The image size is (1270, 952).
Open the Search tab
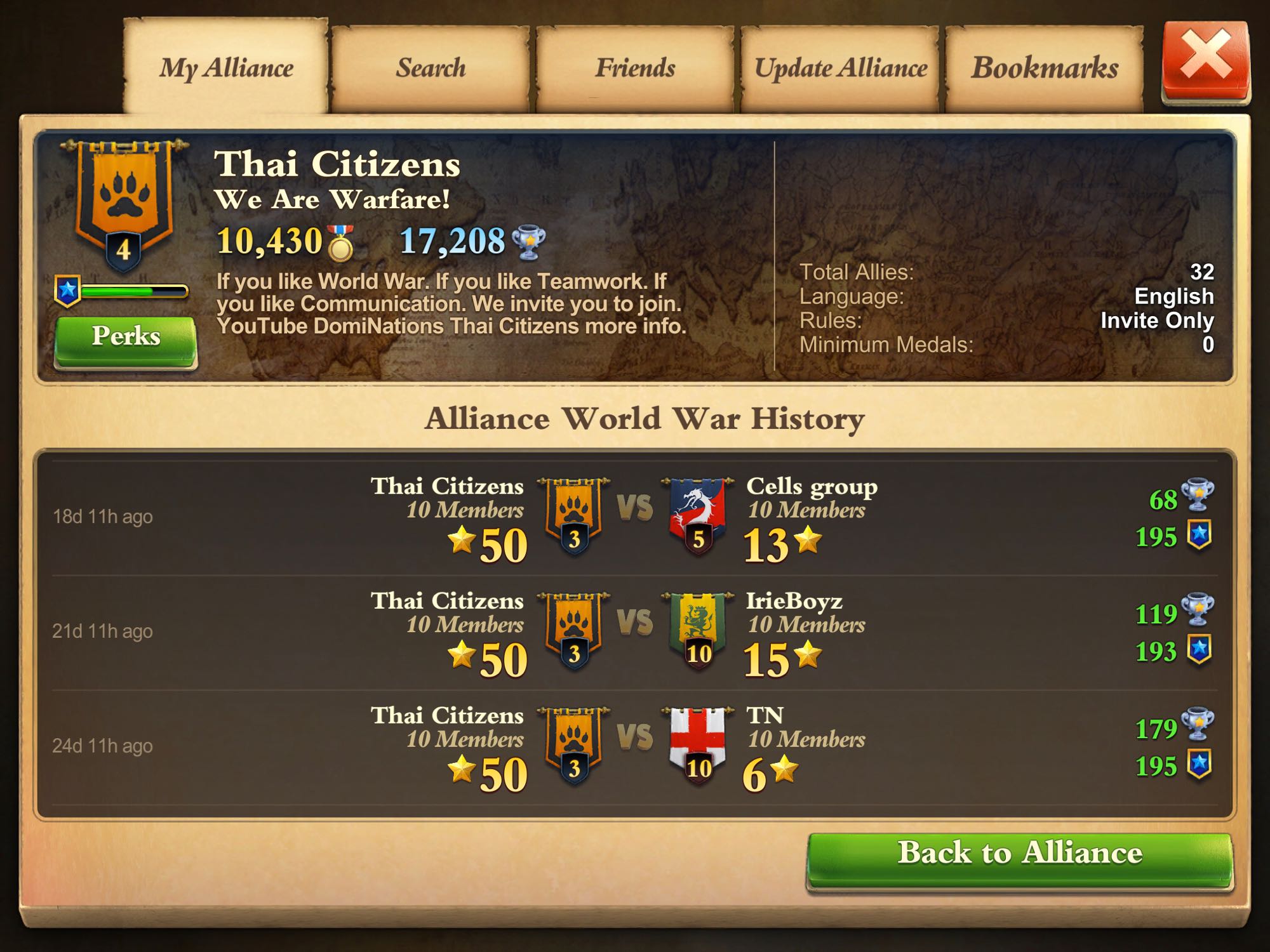tap(431, 67)
